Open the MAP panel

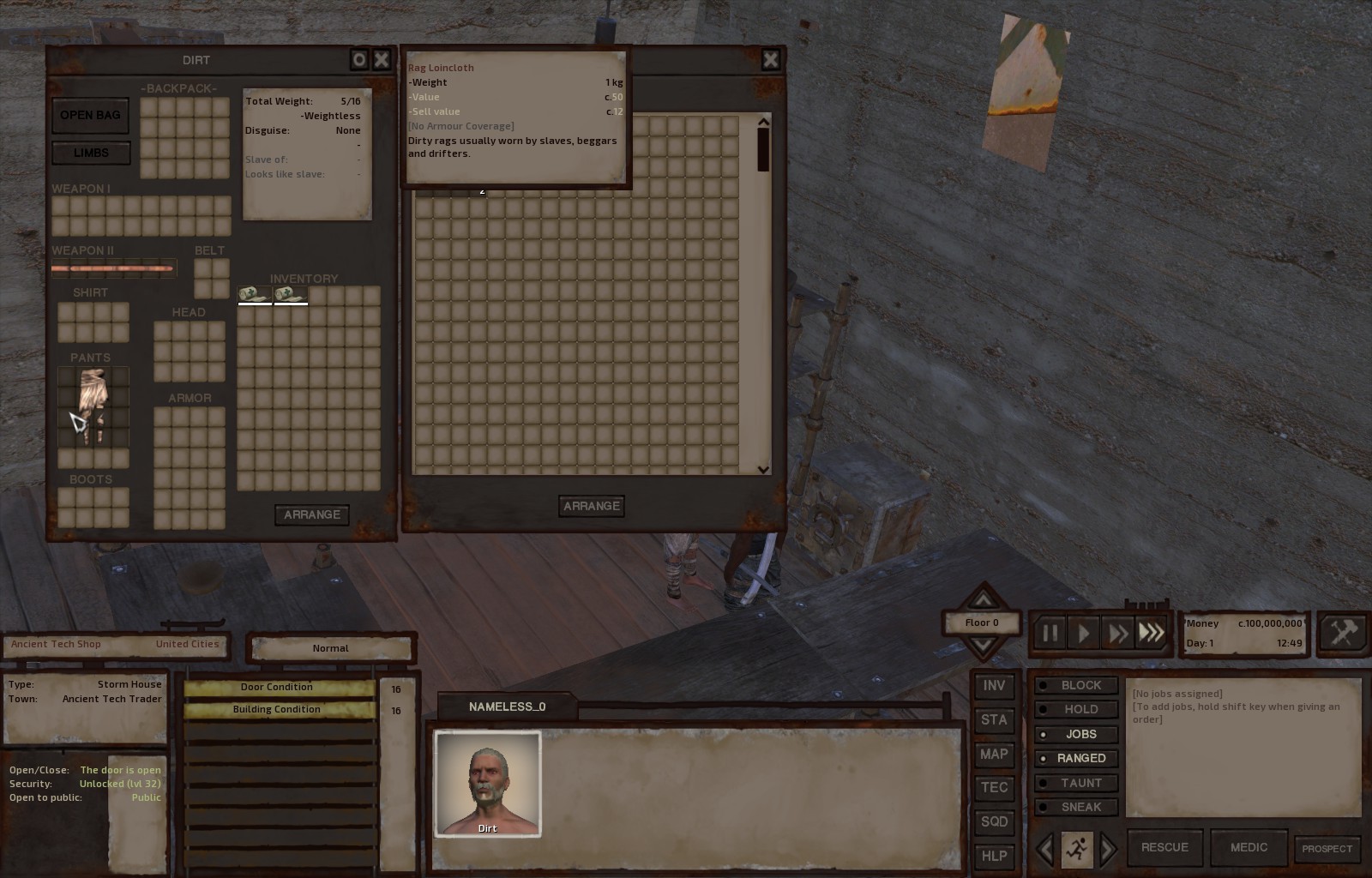coord(994,755)
